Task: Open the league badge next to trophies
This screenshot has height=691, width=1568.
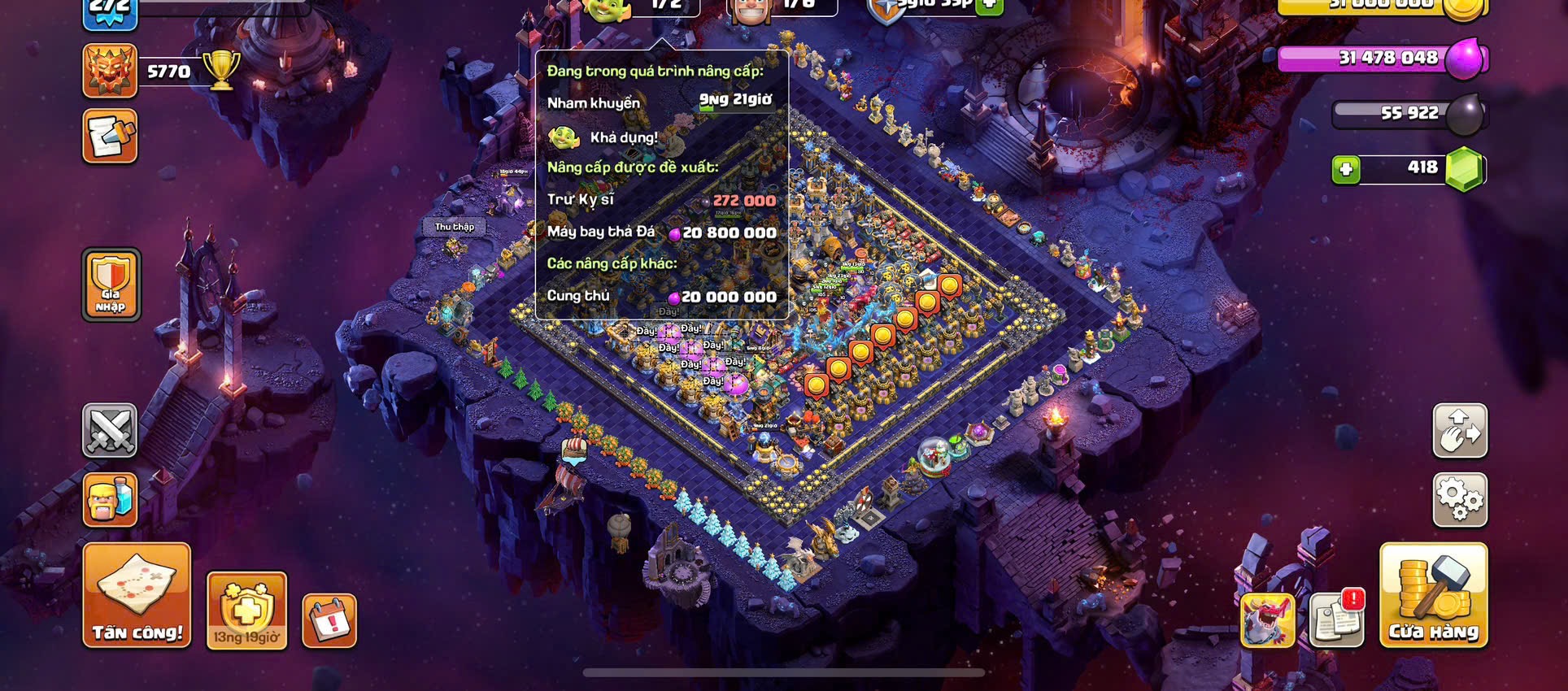Action: 110,71
